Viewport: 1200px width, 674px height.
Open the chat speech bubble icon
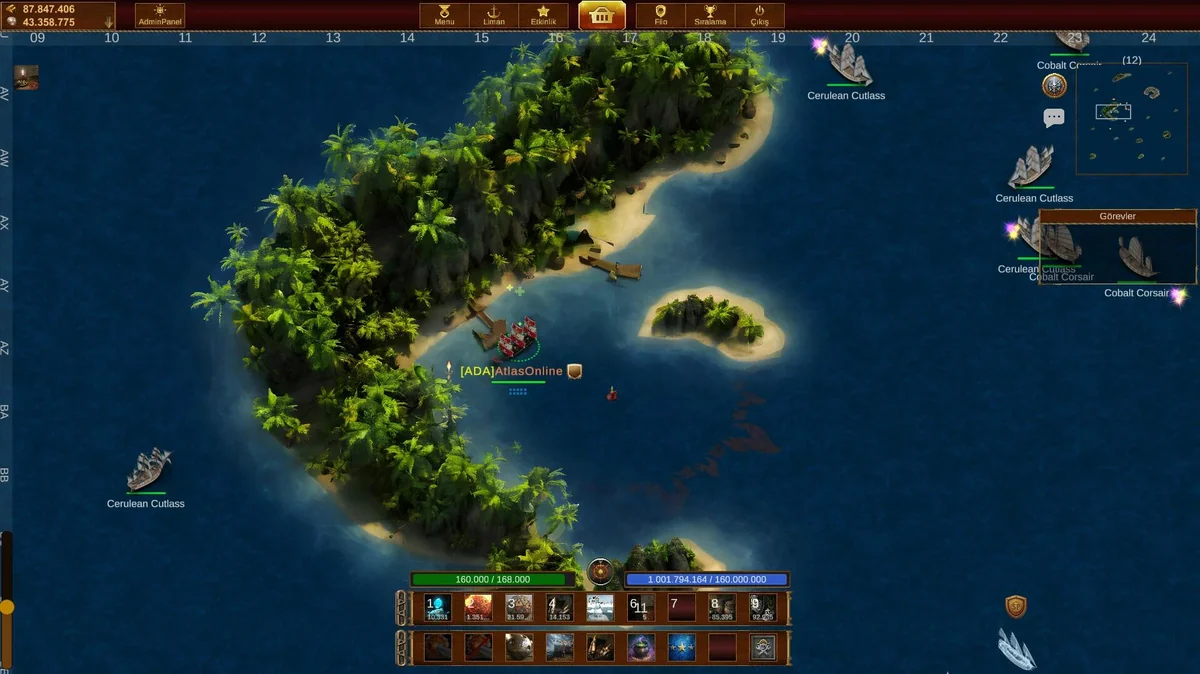[1054, 118]
